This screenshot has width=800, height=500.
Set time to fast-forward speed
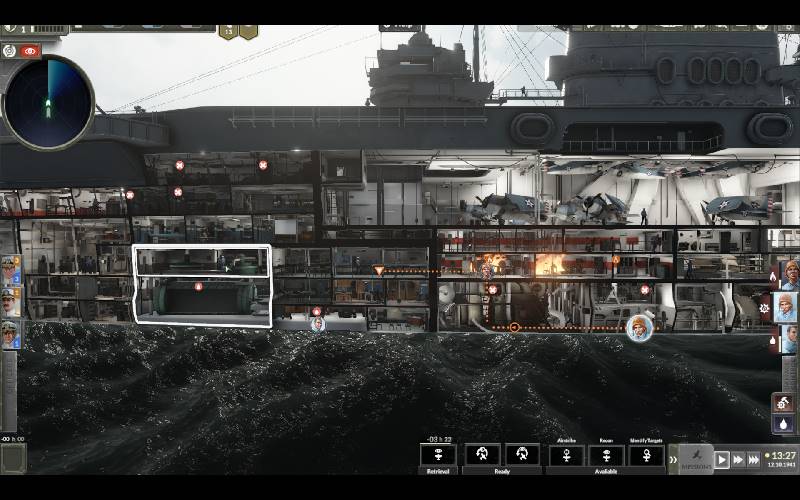pyautogui.click(x=738, y=459)
